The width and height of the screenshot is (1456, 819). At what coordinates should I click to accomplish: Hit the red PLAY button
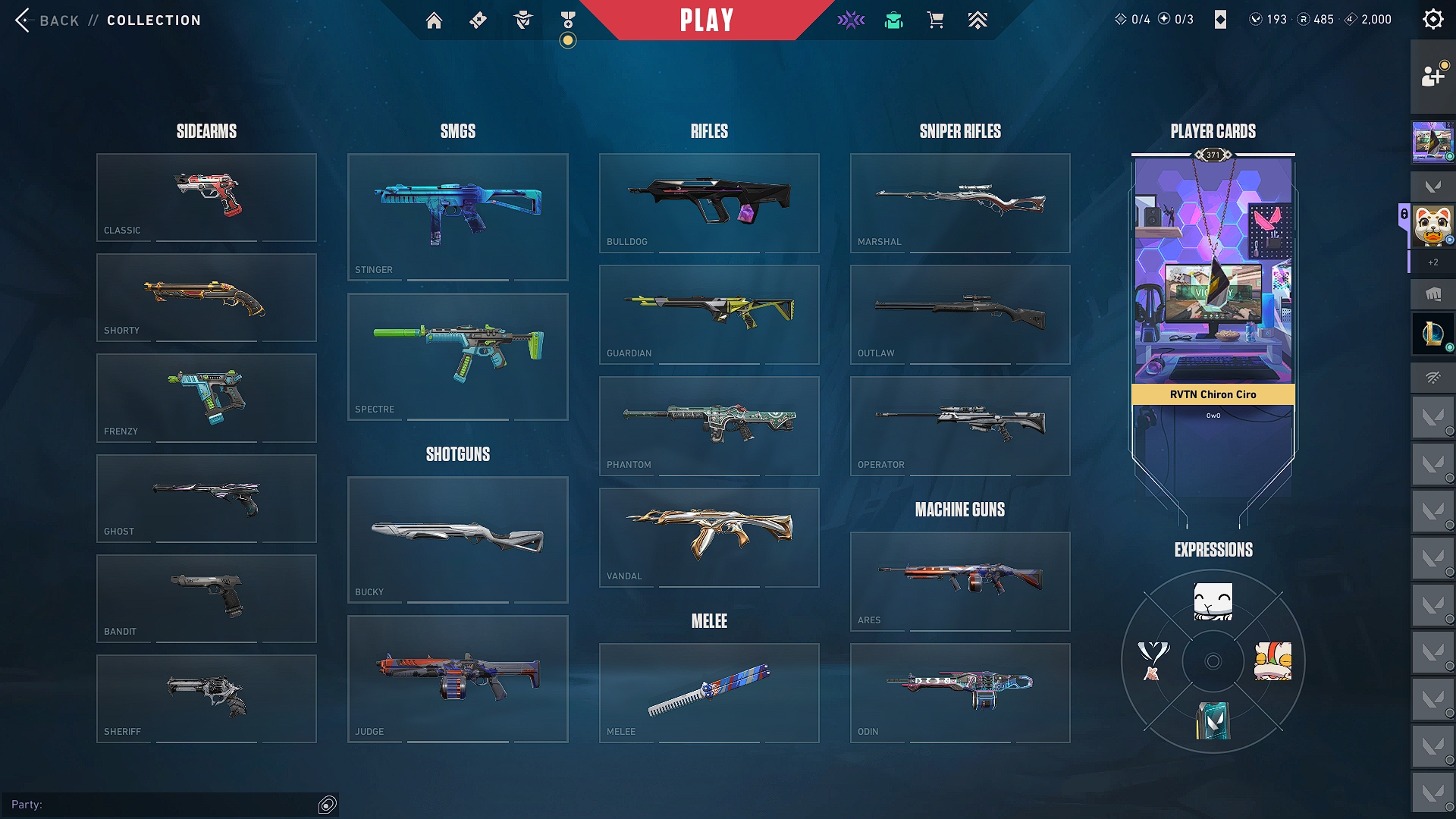pyautogui.click(x=706, y=20)
